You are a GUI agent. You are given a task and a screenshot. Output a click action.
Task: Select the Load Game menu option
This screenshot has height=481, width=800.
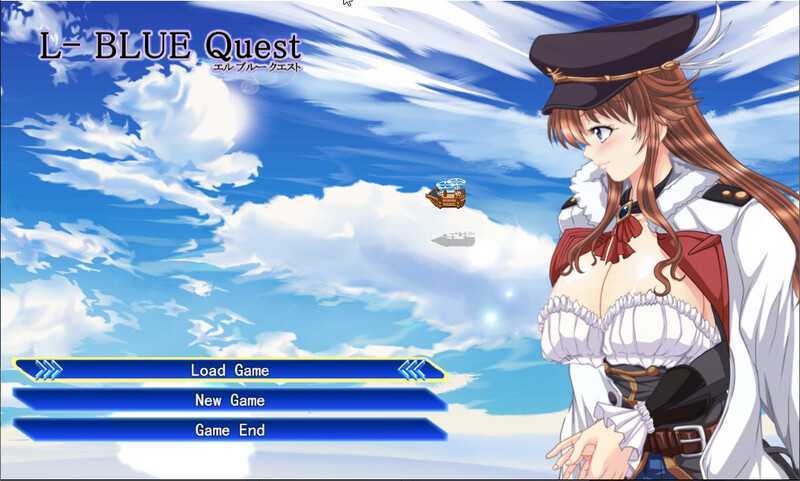coord(230,370)
